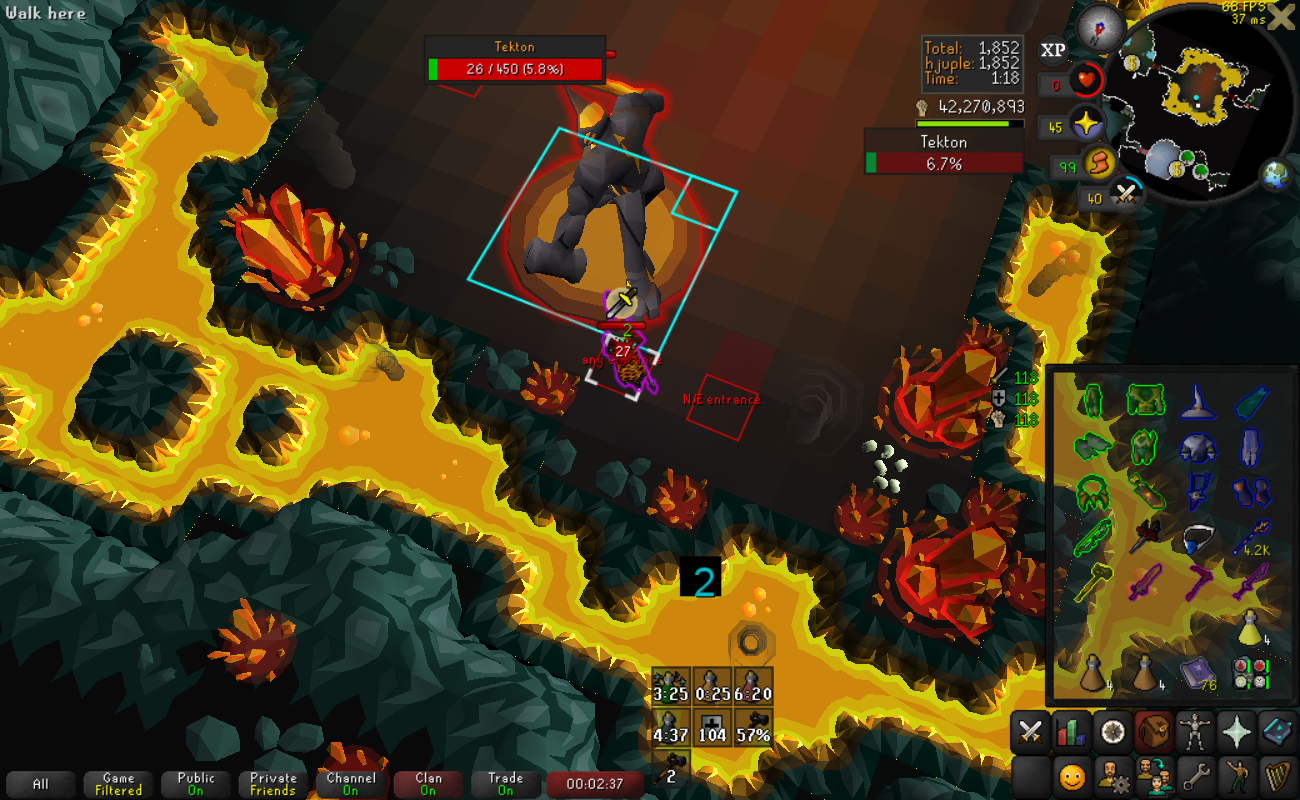Open the world map globe
This screenshot has height=800, width=1300.
point(1276,175)
